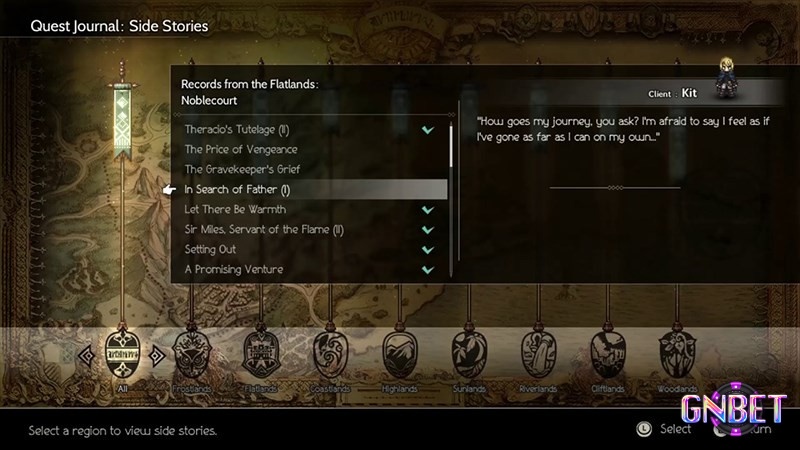Open A Promising Venture entry
The width and height of the screenshot is (800, 450).
(x=234, y=270)
